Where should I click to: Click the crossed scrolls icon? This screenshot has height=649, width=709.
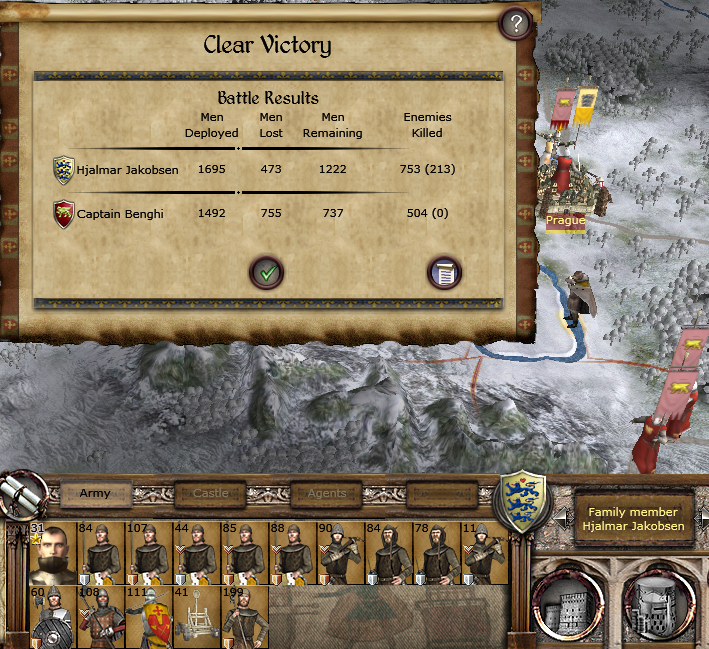click(23, 493)
